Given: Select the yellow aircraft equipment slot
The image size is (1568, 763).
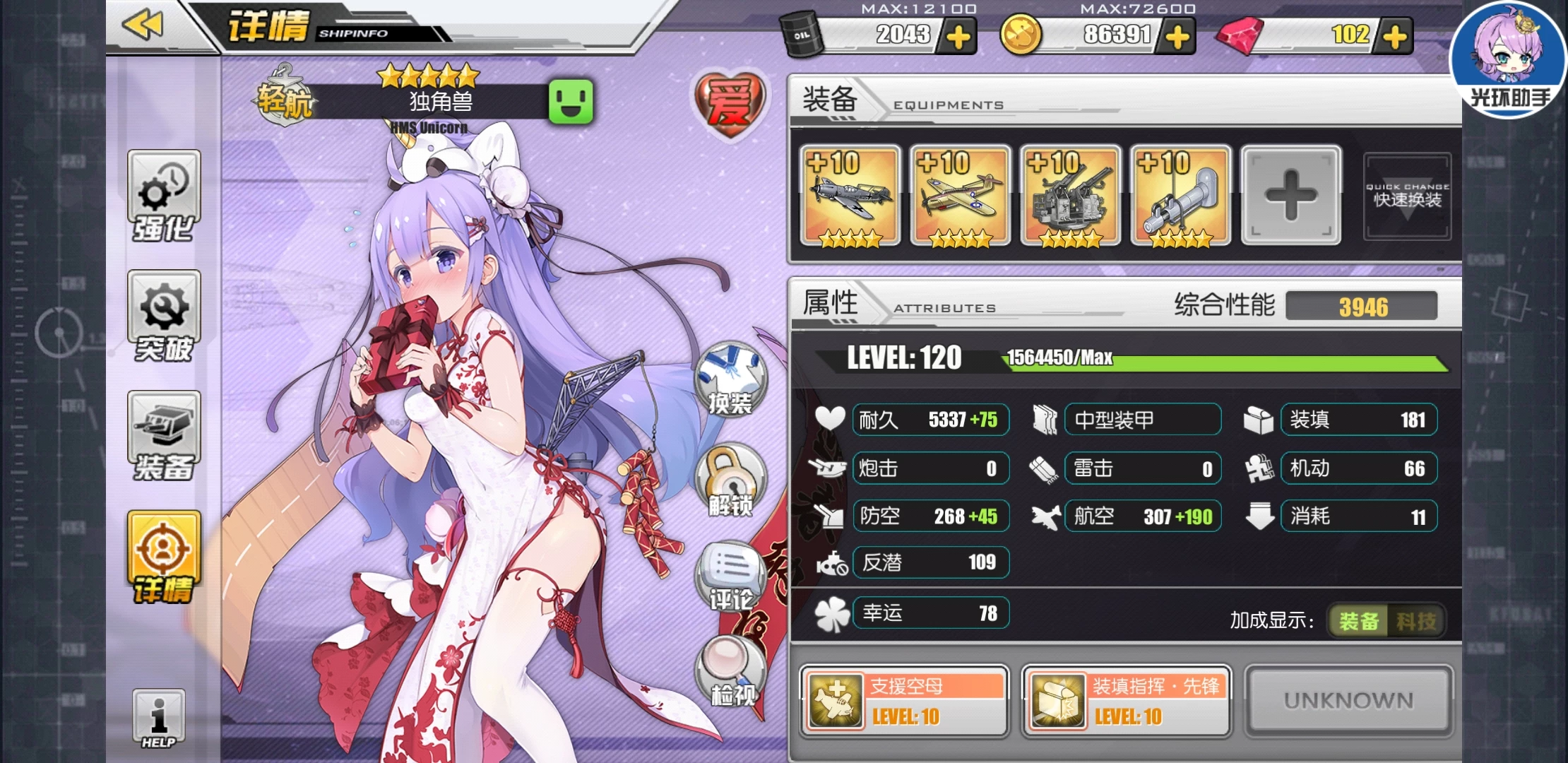Looking at the screenshot, I should [x=960, y=196].
